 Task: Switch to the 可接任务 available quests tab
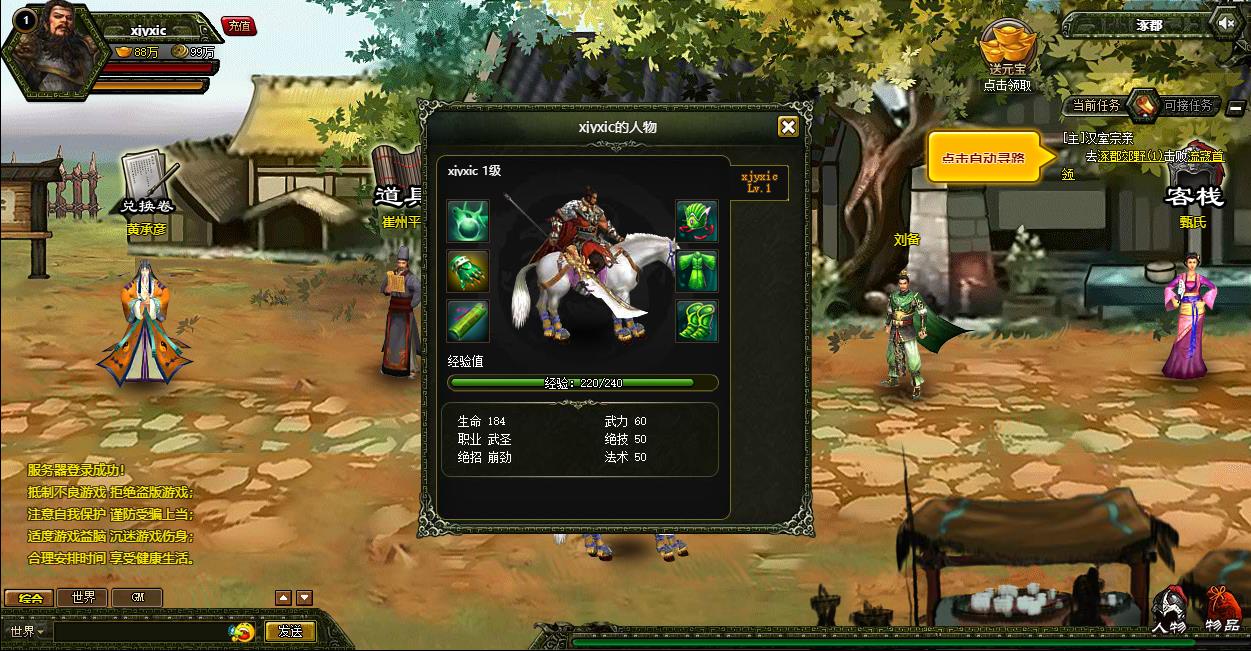click(1187, 105)
